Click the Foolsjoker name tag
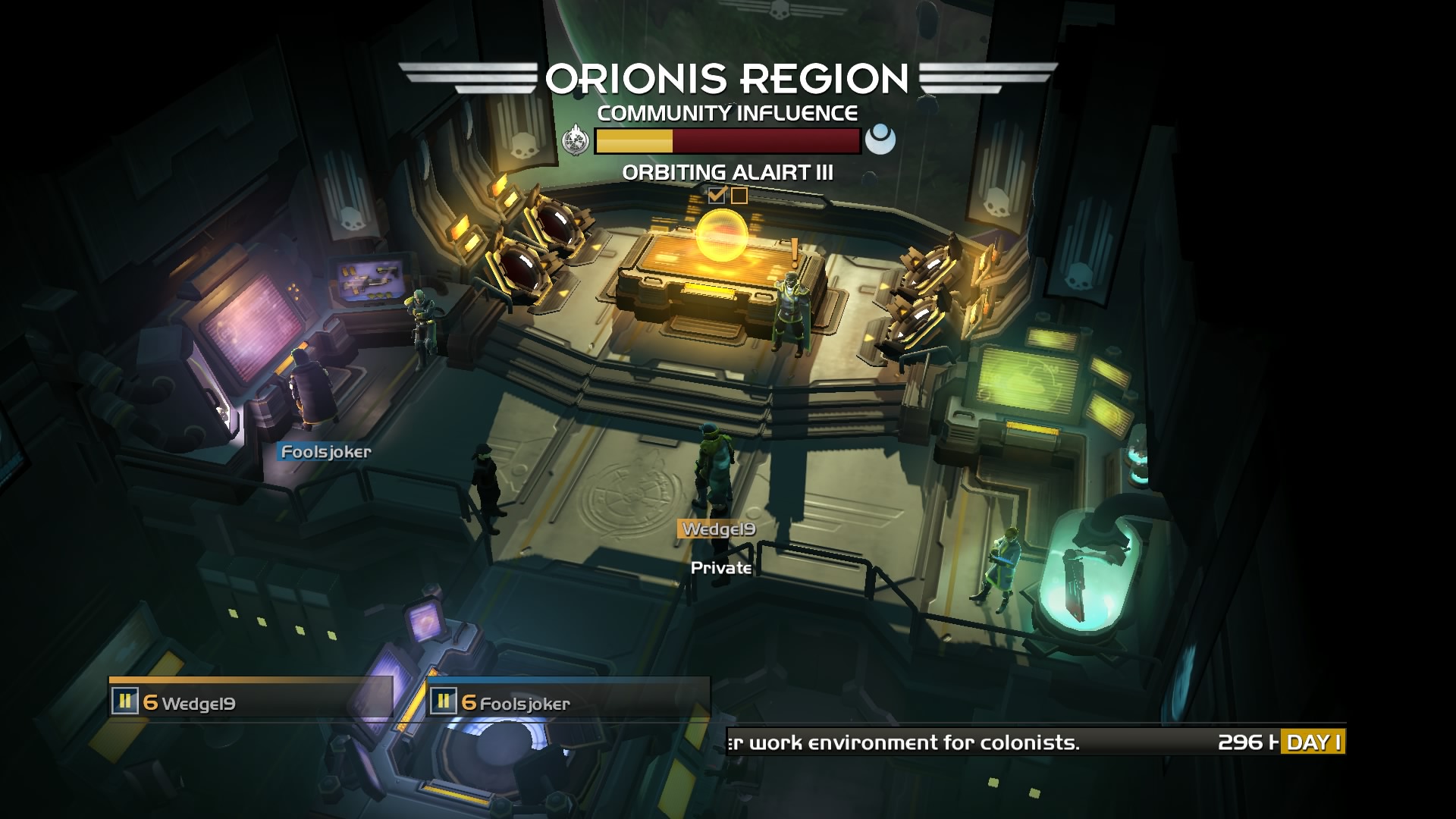1456x819 pixels. tap(326, 452)
